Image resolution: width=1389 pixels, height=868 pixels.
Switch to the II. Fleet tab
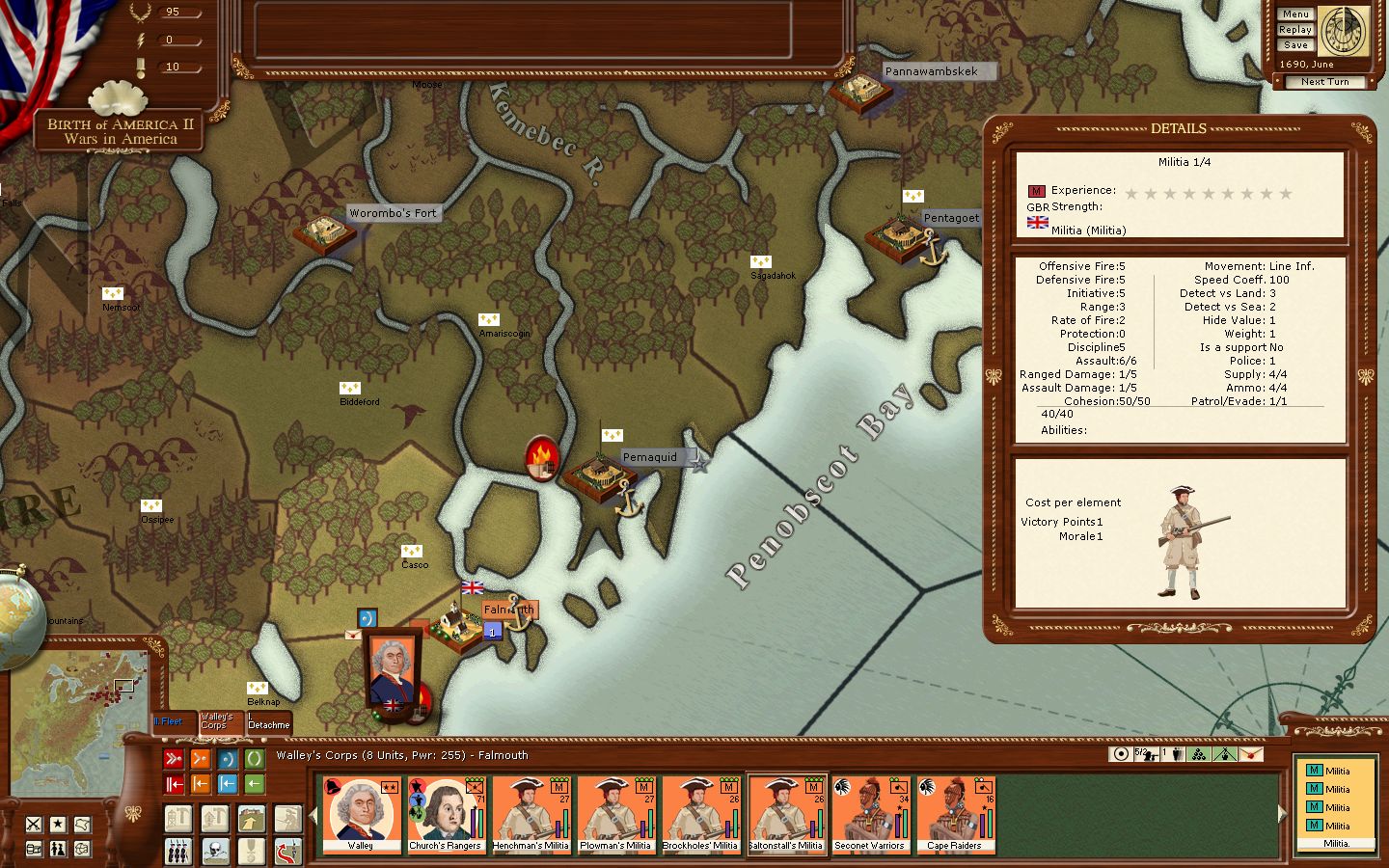click(171, 721)
